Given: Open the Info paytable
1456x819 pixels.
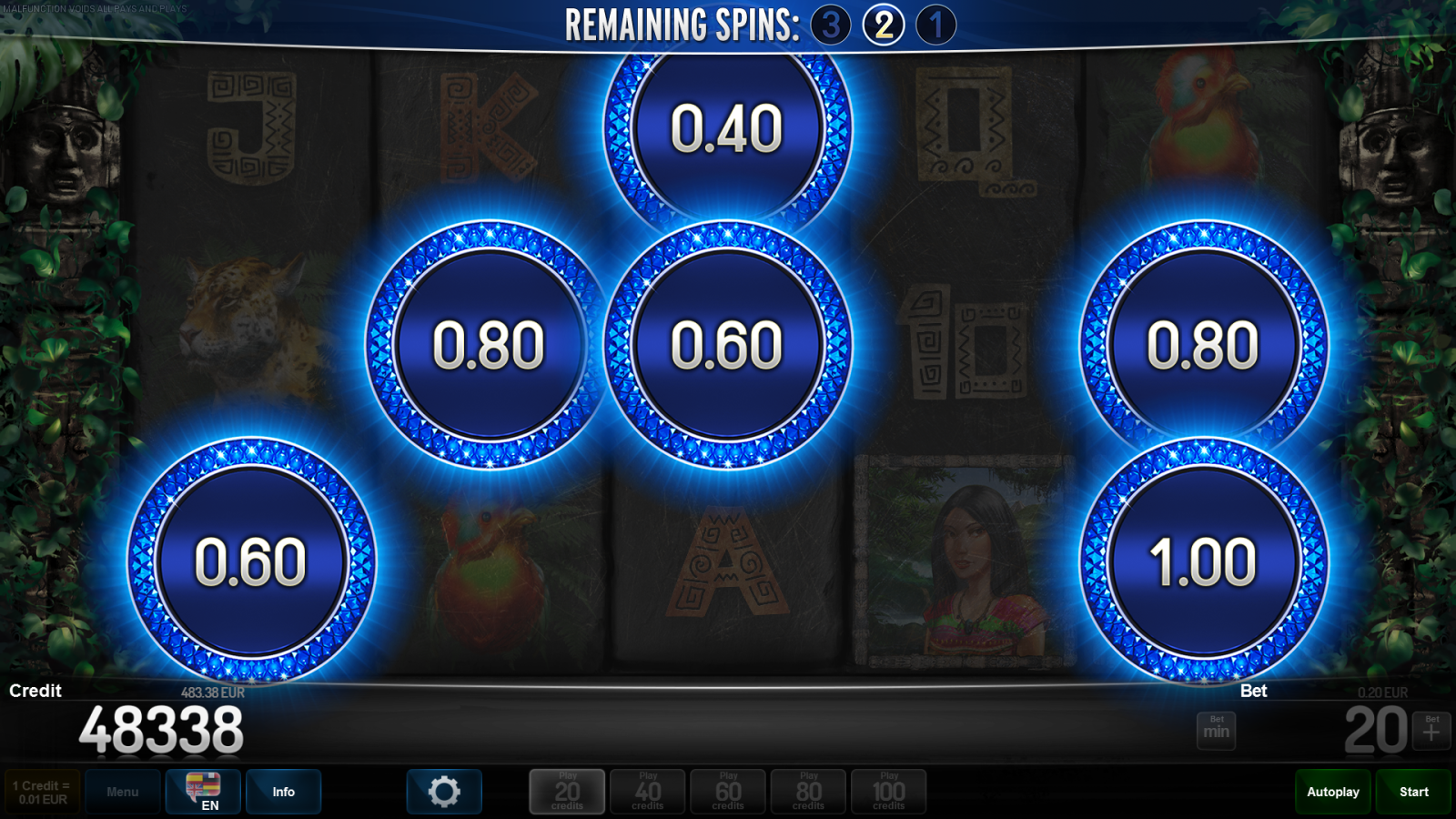Looking at the screenshot, I should (283, 792).
